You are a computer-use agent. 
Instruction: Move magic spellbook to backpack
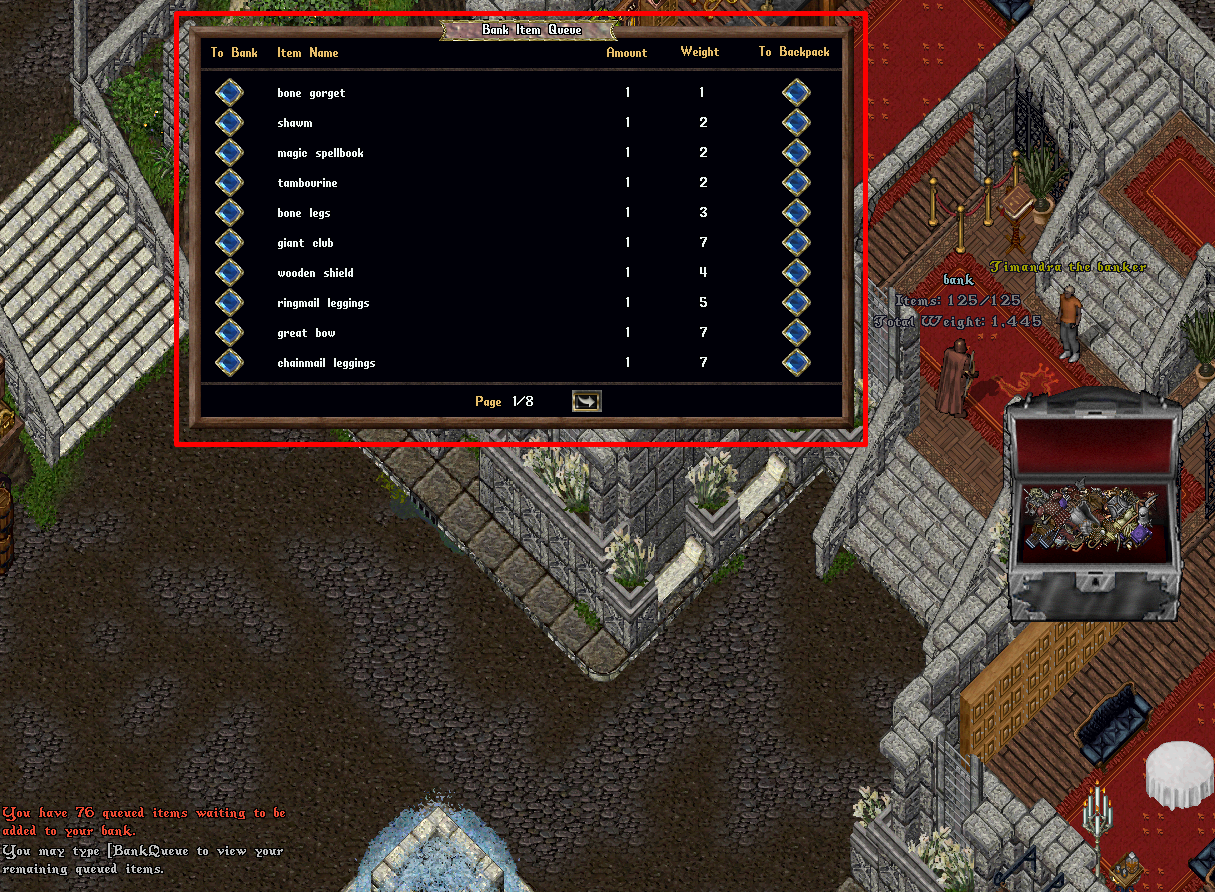point(796,153)
